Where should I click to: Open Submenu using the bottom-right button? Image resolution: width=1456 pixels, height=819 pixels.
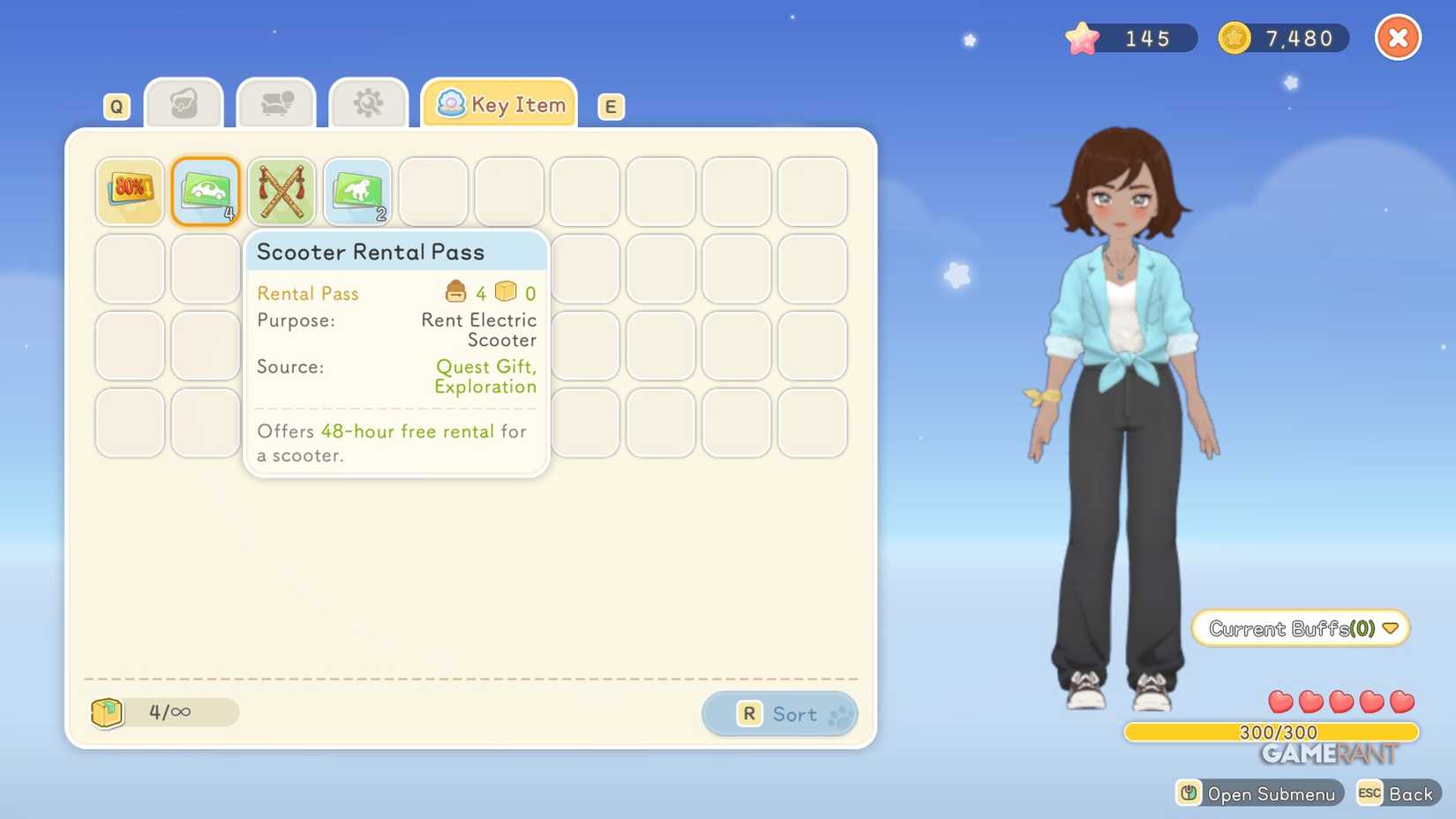1259,793
